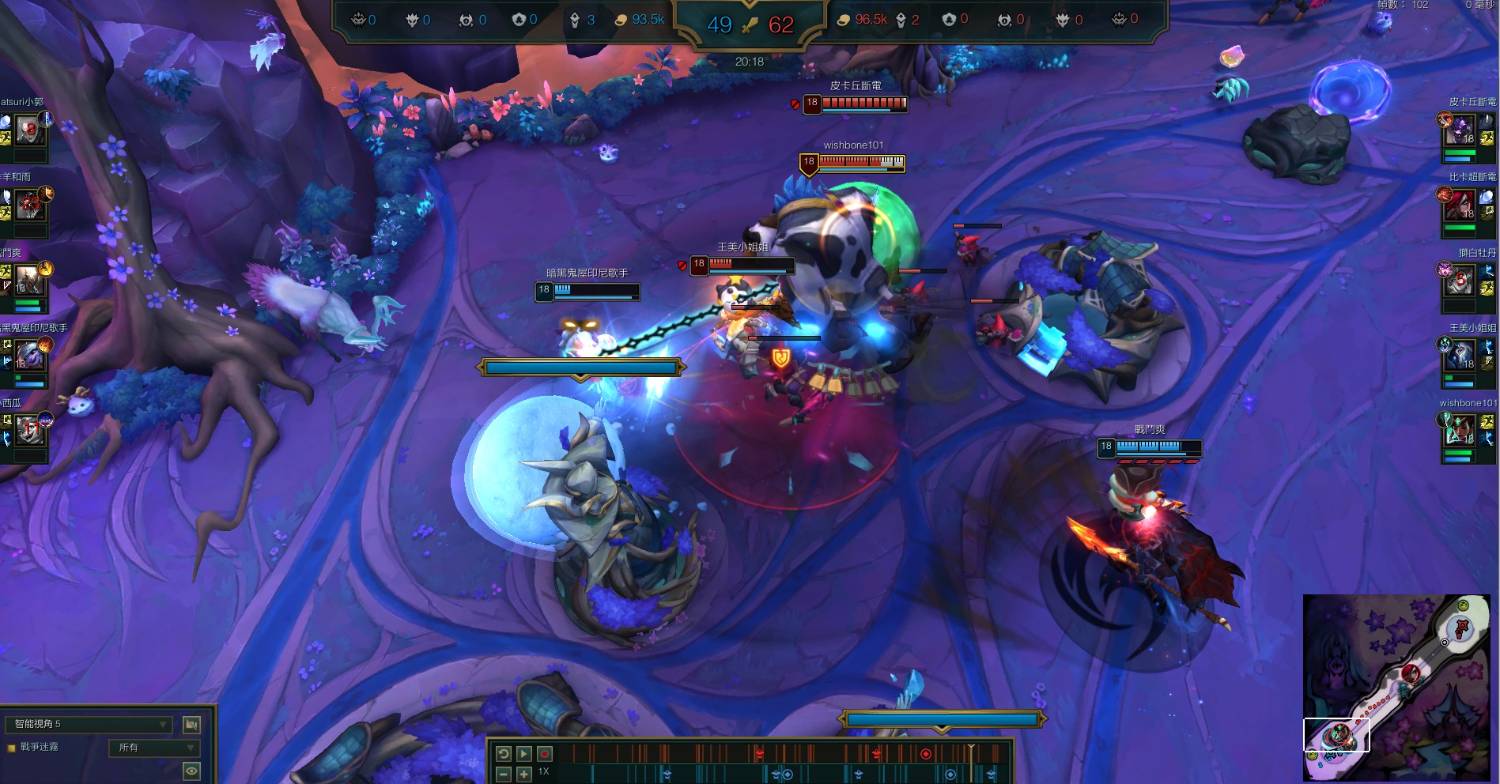Decrease replay speed with the minus button
This screenshot has width=1500, height=784.
[x=504, y=773]
